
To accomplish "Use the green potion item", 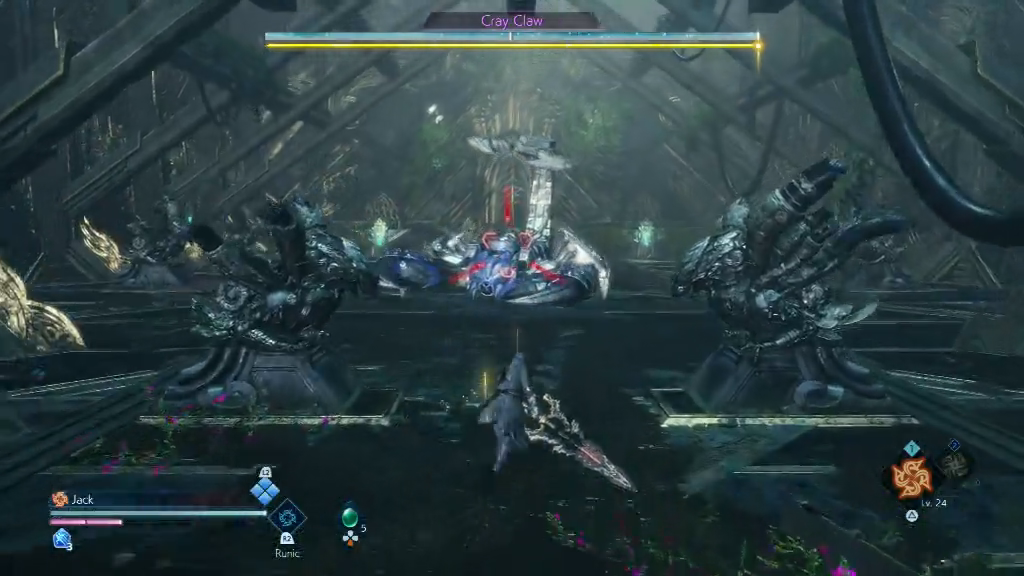I will tap(349, 517).
